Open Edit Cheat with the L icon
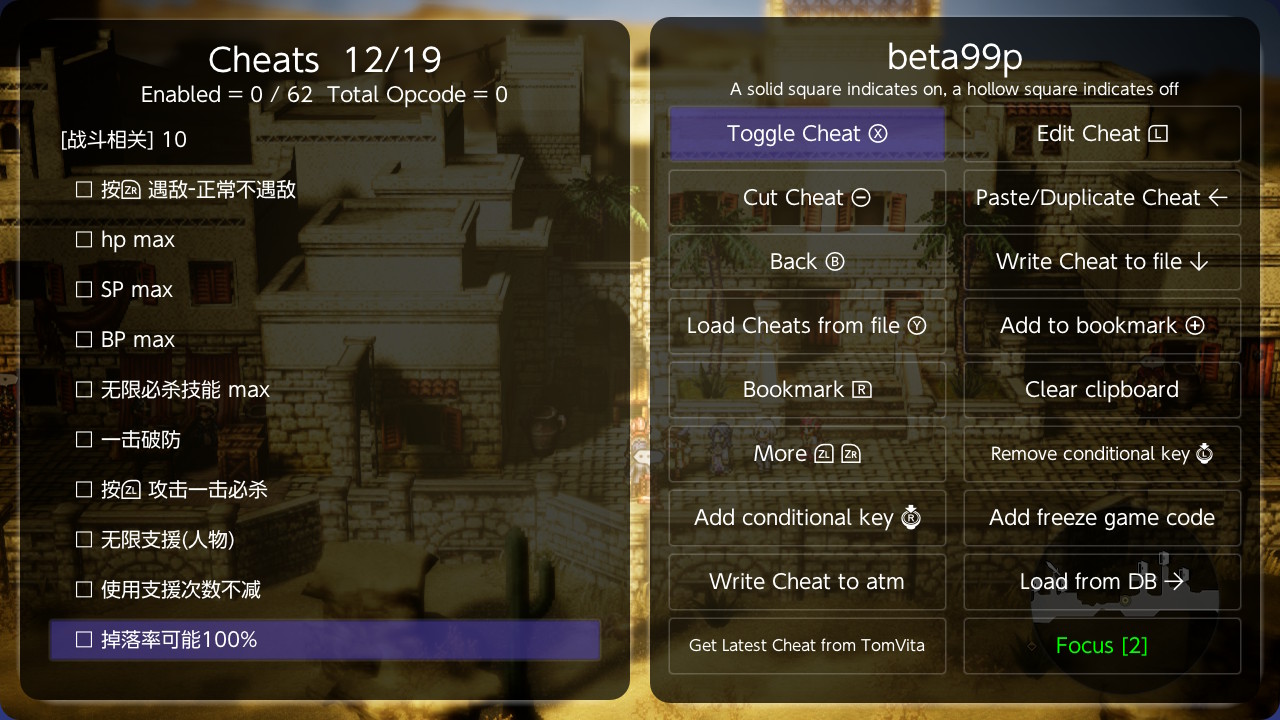This screenshot has height=720, width=1280. pos(1101,133)
